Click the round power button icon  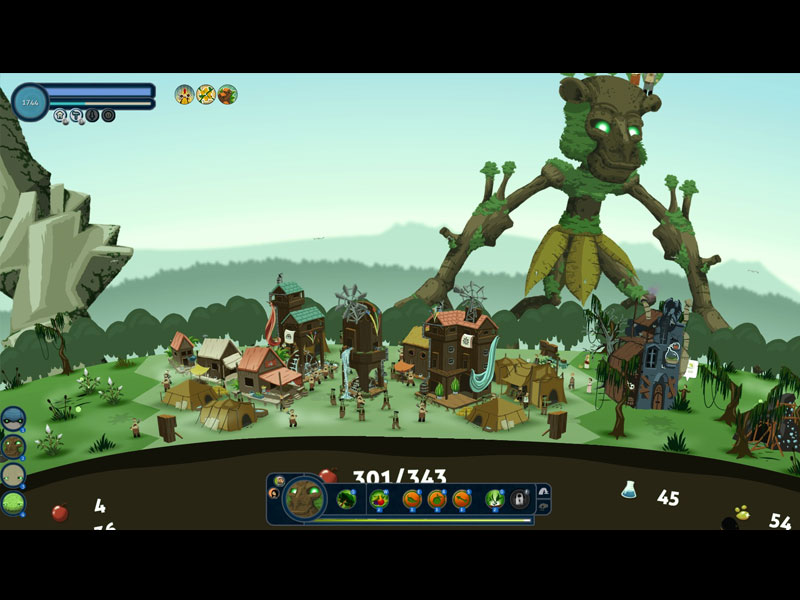point(108,115)
